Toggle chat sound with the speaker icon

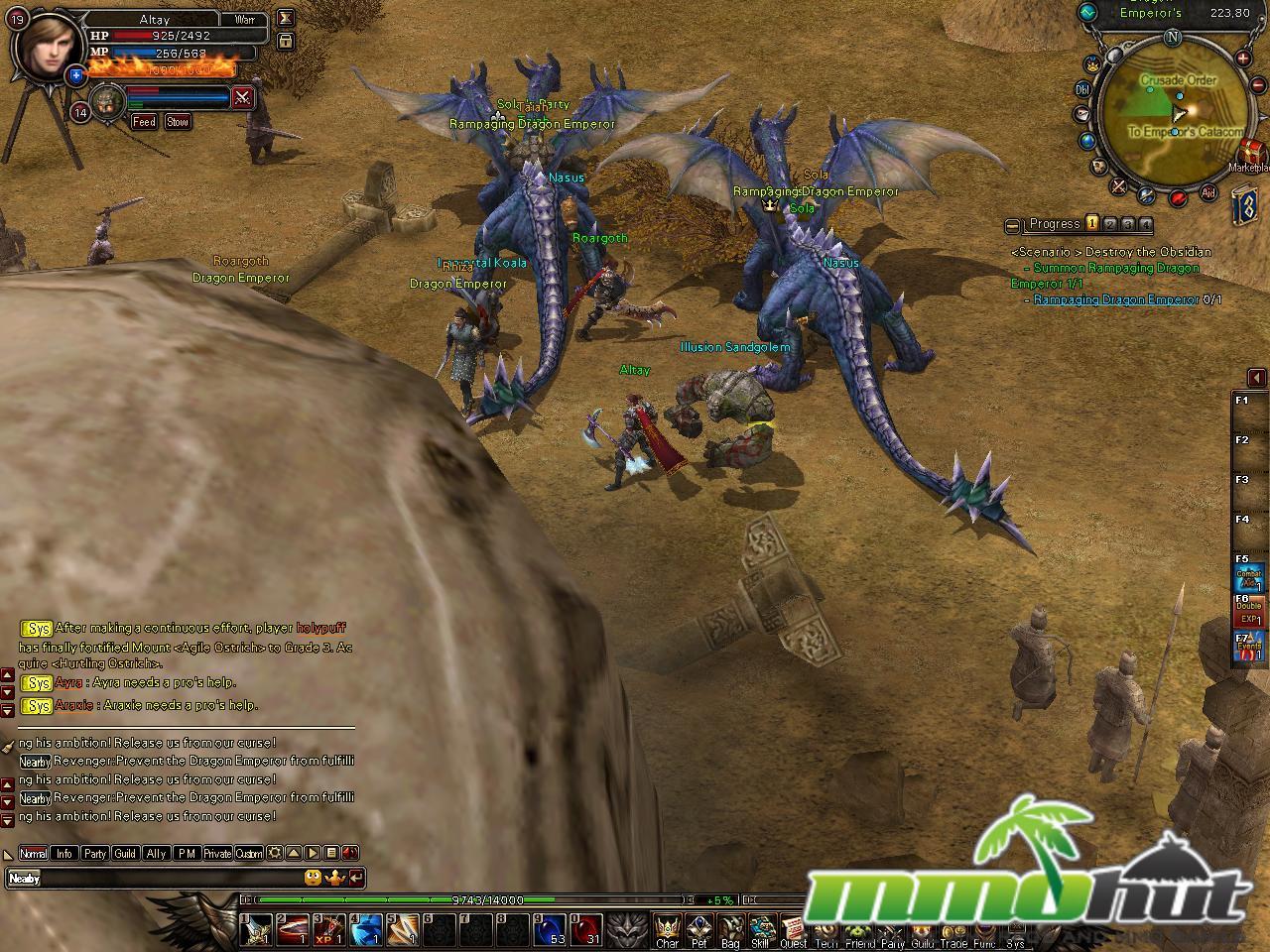(x=349, y=853)
